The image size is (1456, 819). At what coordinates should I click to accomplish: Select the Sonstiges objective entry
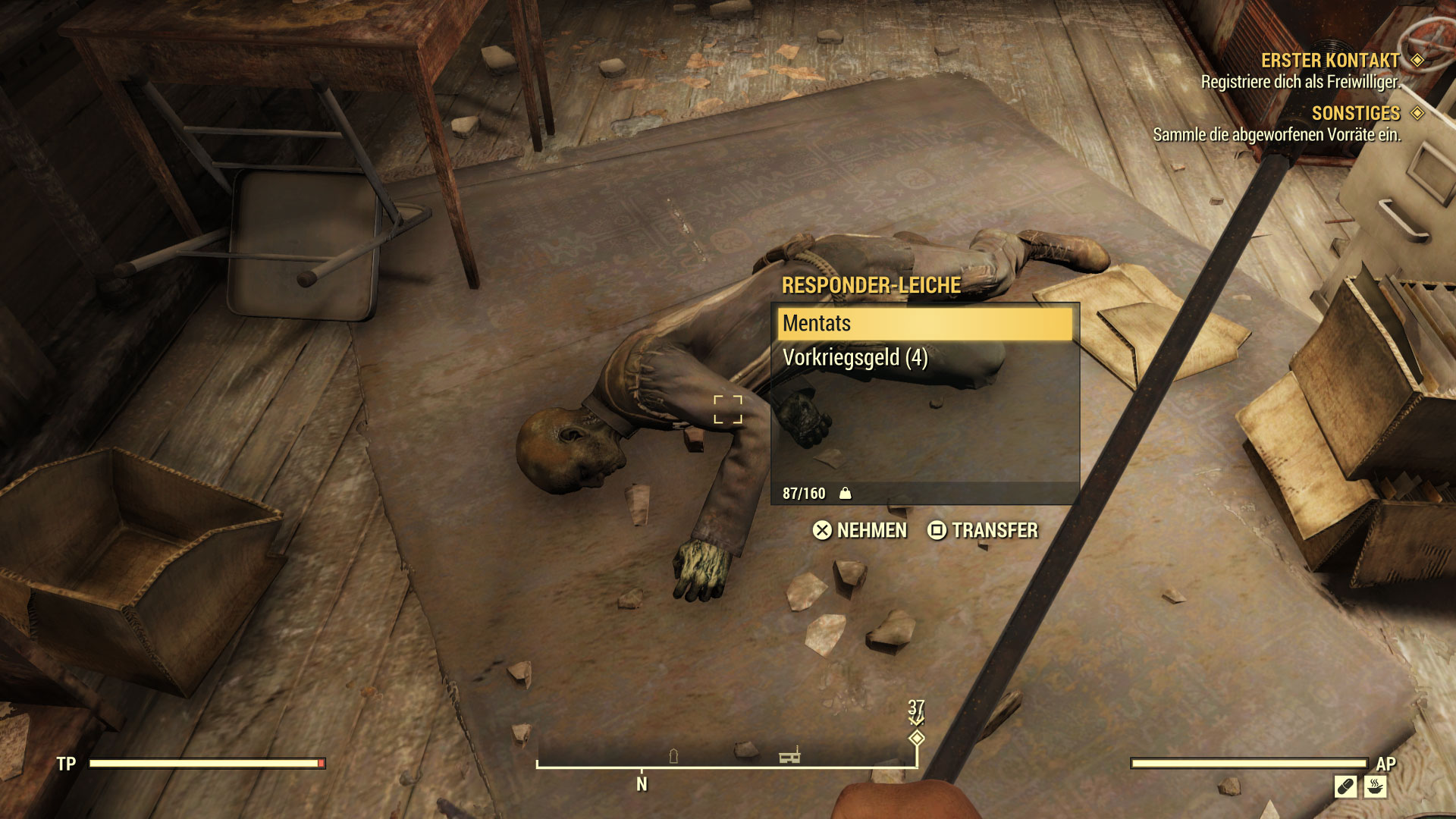click(x=1355, y=114)
